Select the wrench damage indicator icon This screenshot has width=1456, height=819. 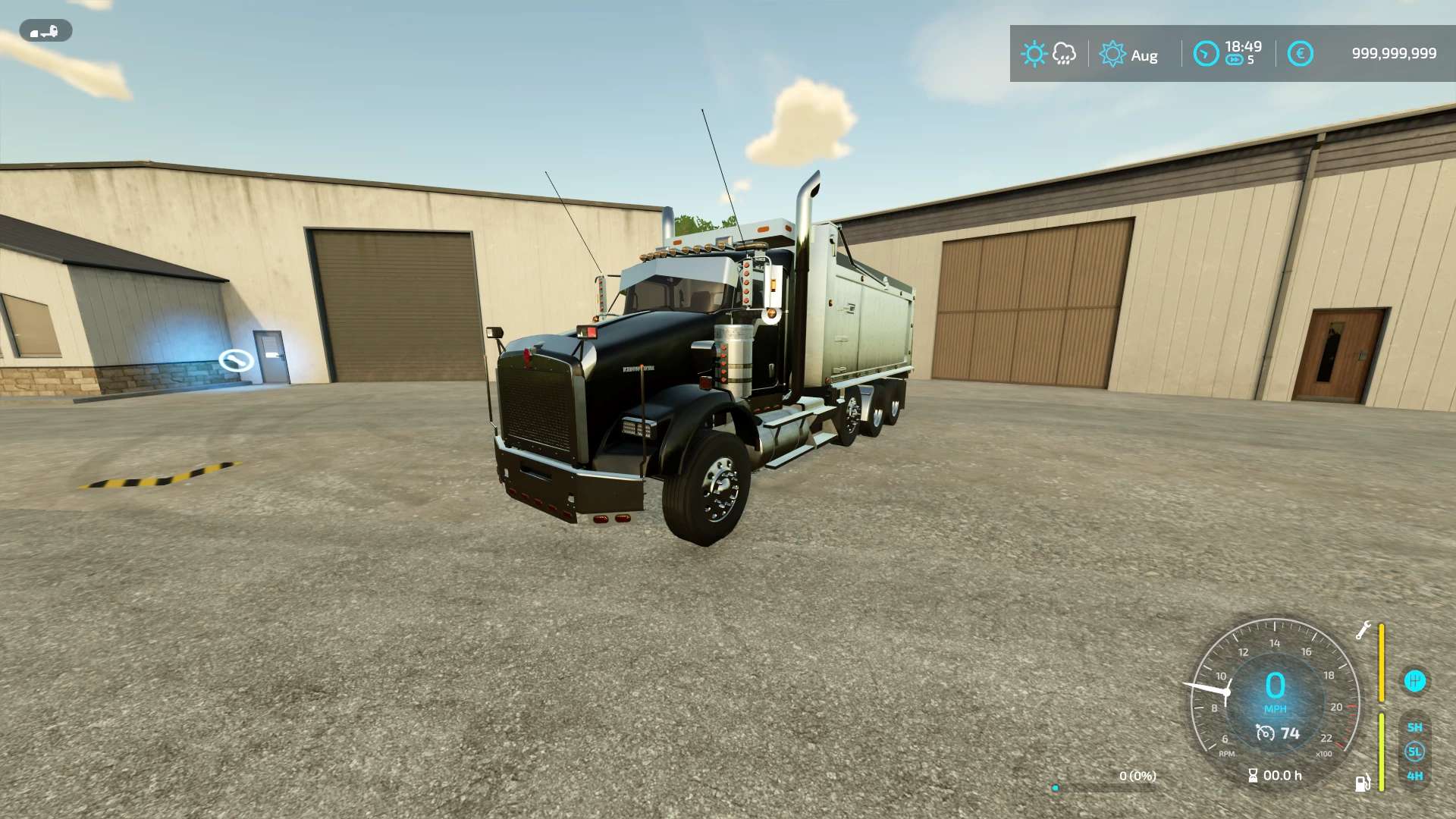tap(1363, 630)
